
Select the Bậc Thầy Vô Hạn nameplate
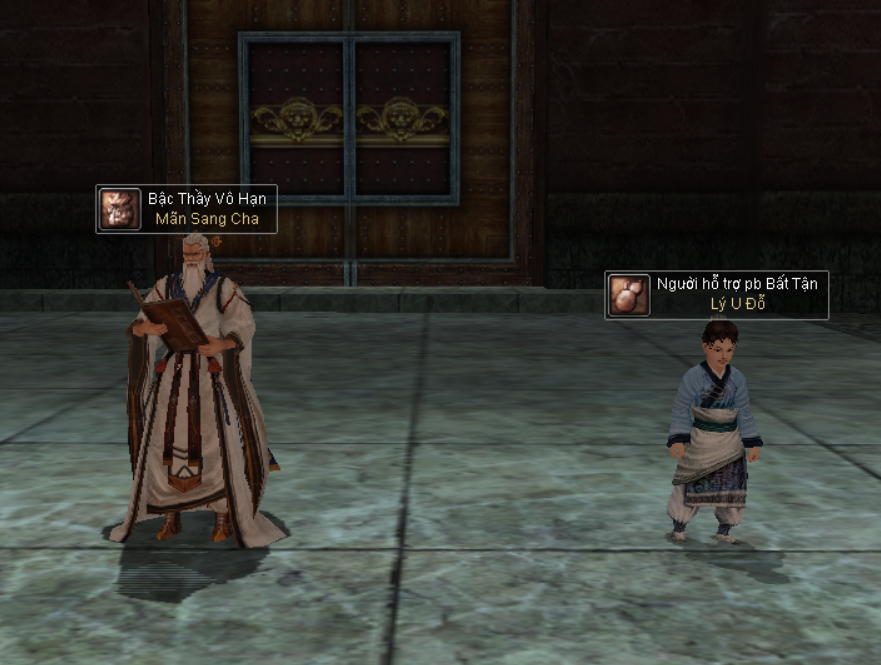coord(187,209)
